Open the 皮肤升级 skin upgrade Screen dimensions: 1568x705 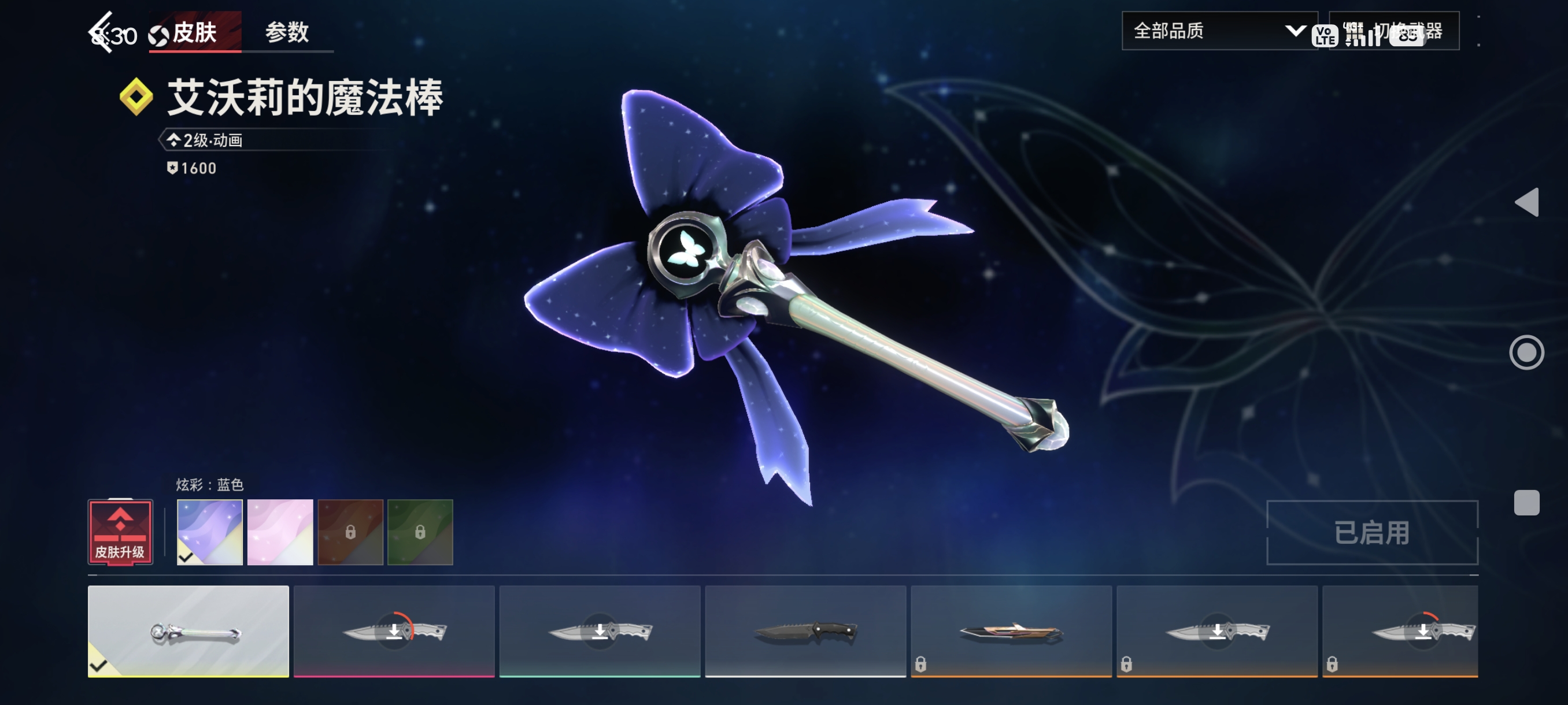(120, 532)
